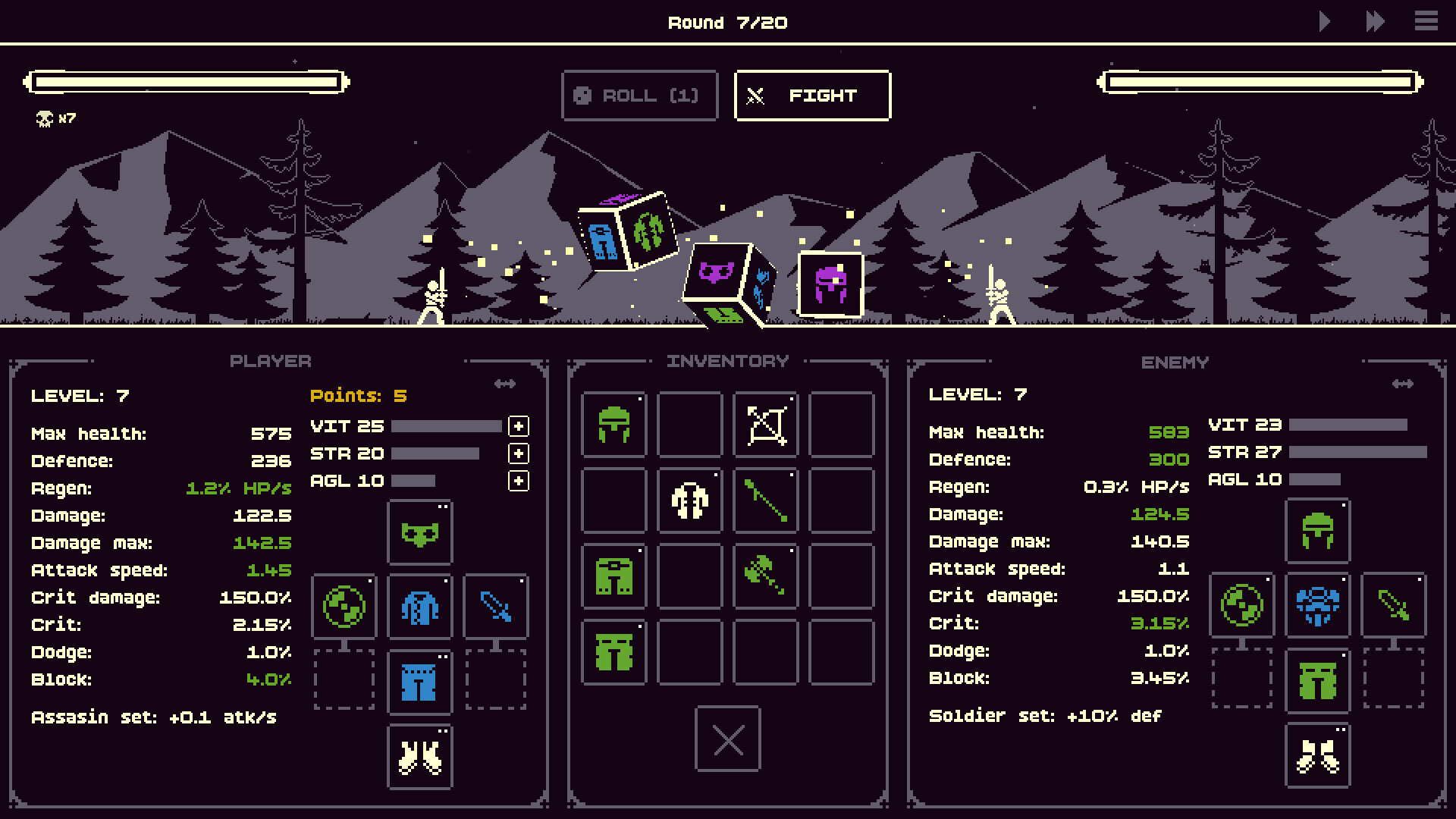
Task: Select the player's equipped green shield
Action: [345, 607]
